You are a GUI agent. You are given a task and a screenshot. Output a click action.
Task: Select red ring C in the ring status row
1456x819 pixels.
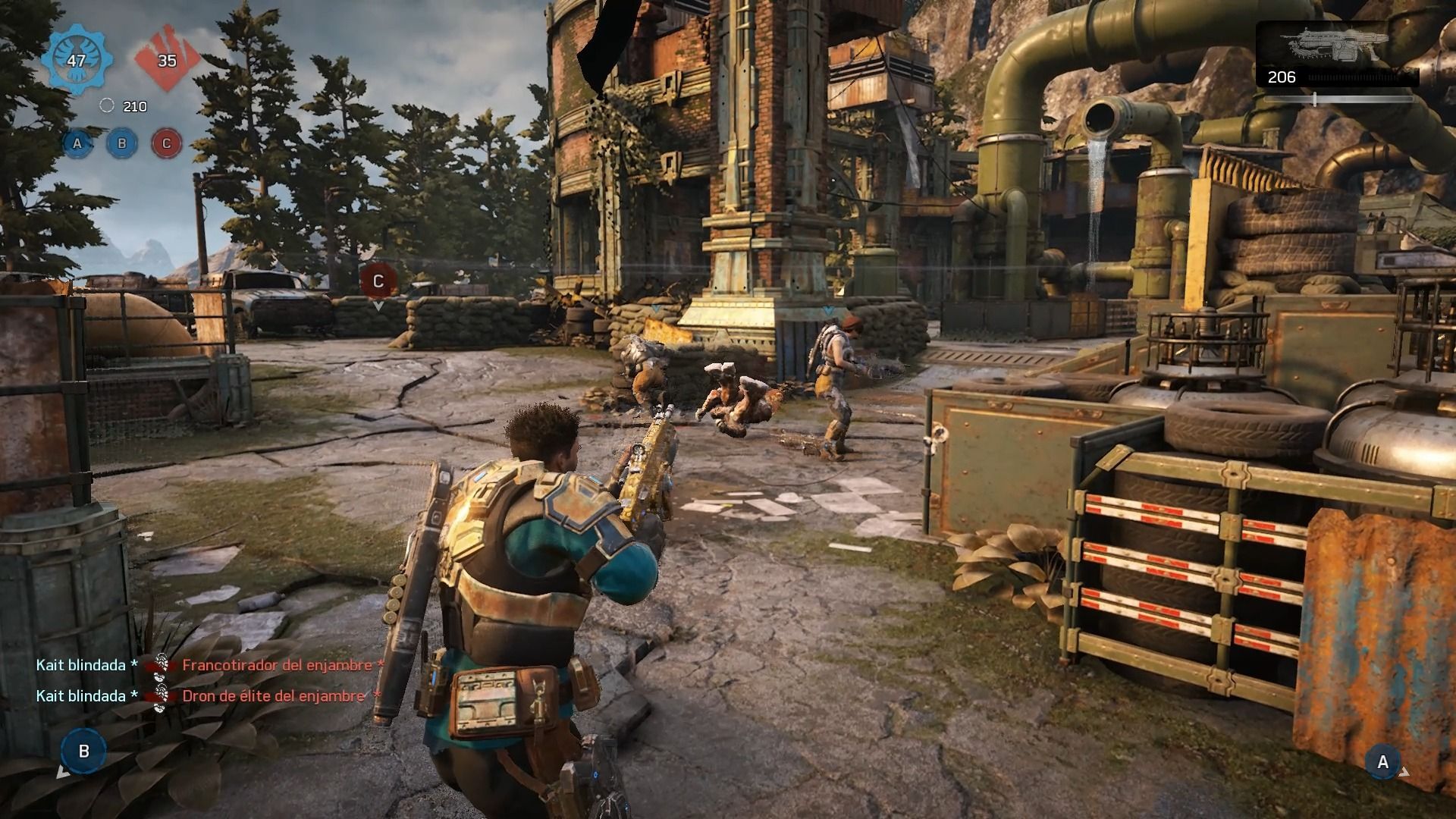tap(167, 143)
